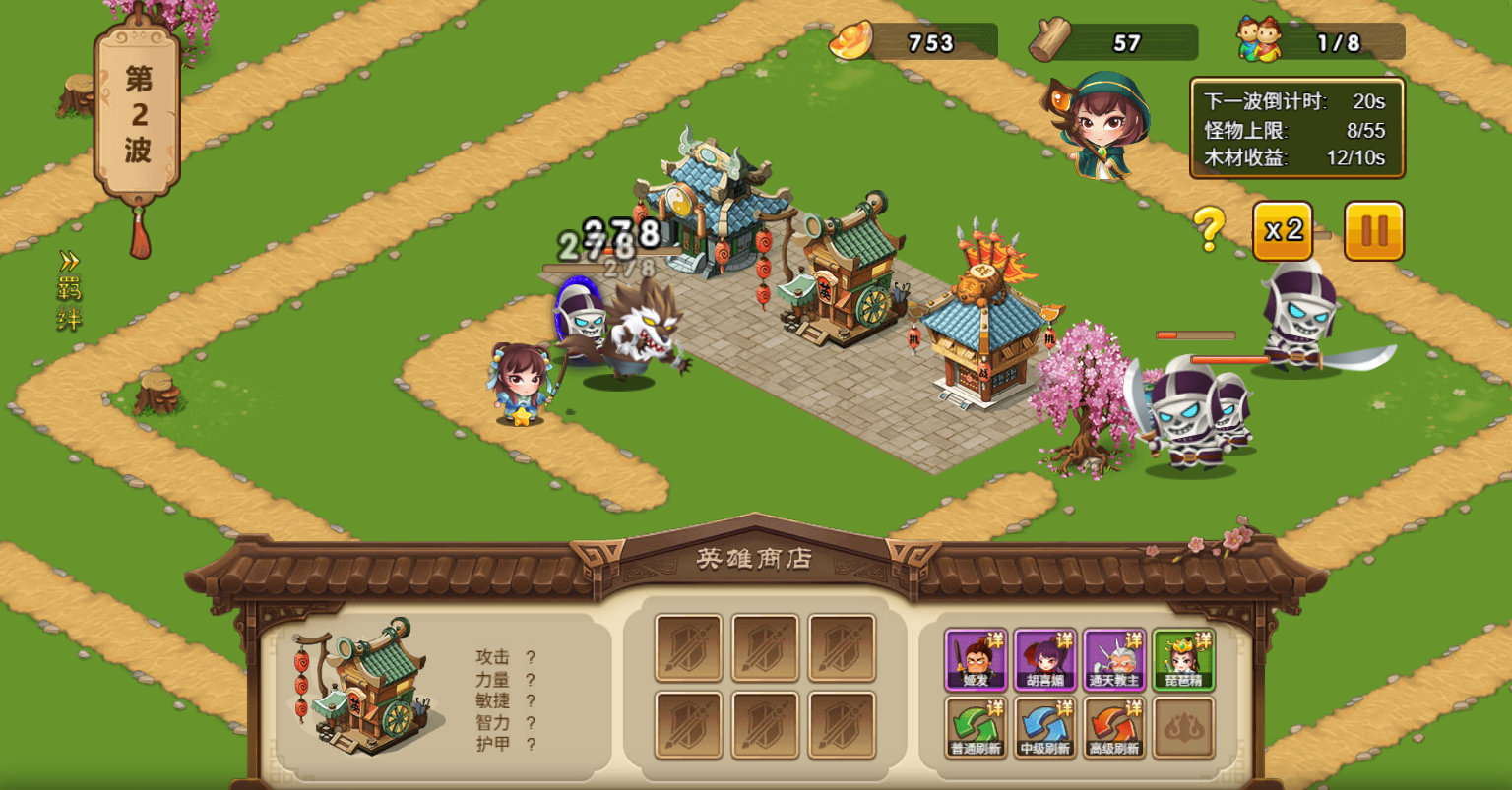Expand the 羁绊 bonds panel

(x=69, y=291)
